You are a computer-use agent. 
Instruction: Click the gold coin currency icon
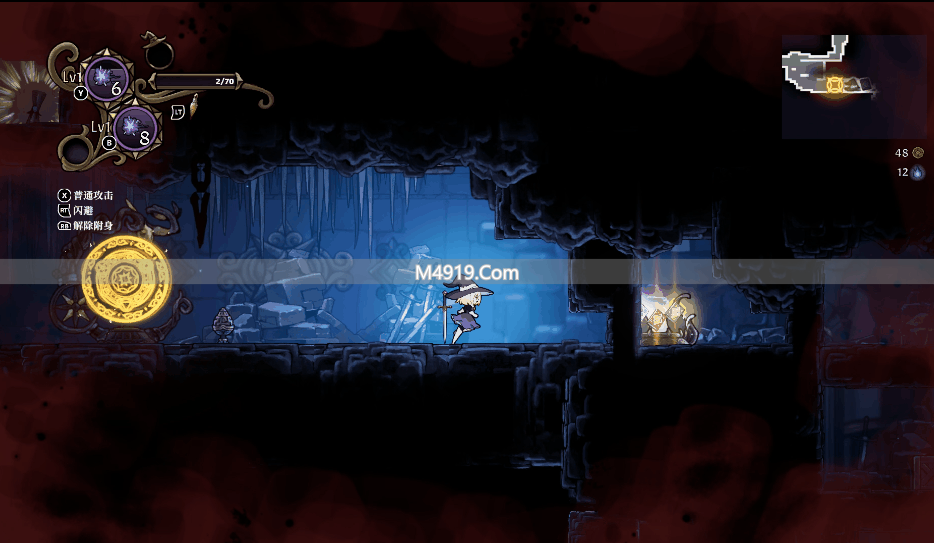(x=918, y=153)
